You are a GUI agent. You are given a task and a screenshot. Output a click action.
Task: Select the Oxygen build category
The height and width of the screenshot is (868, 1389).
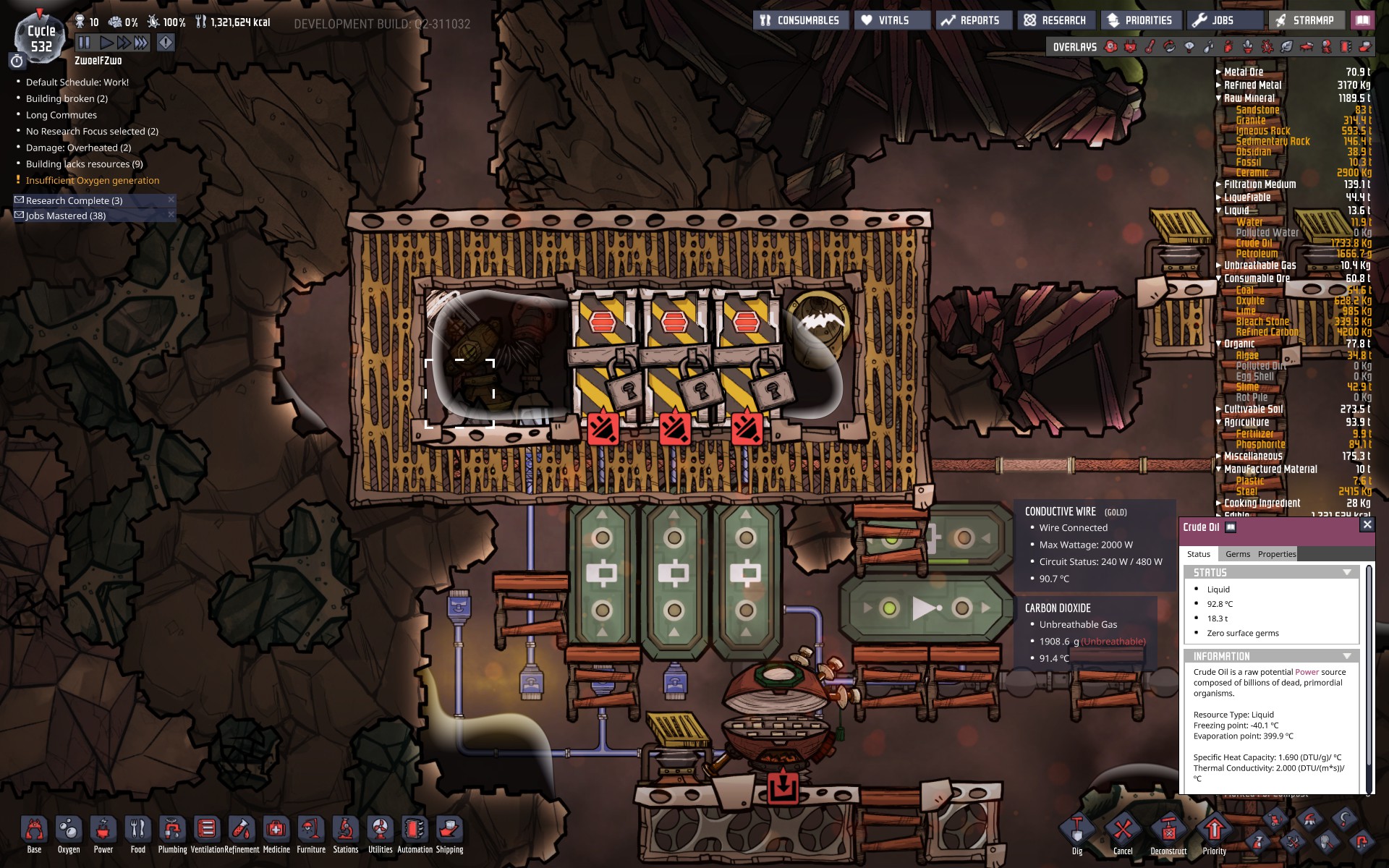(69, 835)
